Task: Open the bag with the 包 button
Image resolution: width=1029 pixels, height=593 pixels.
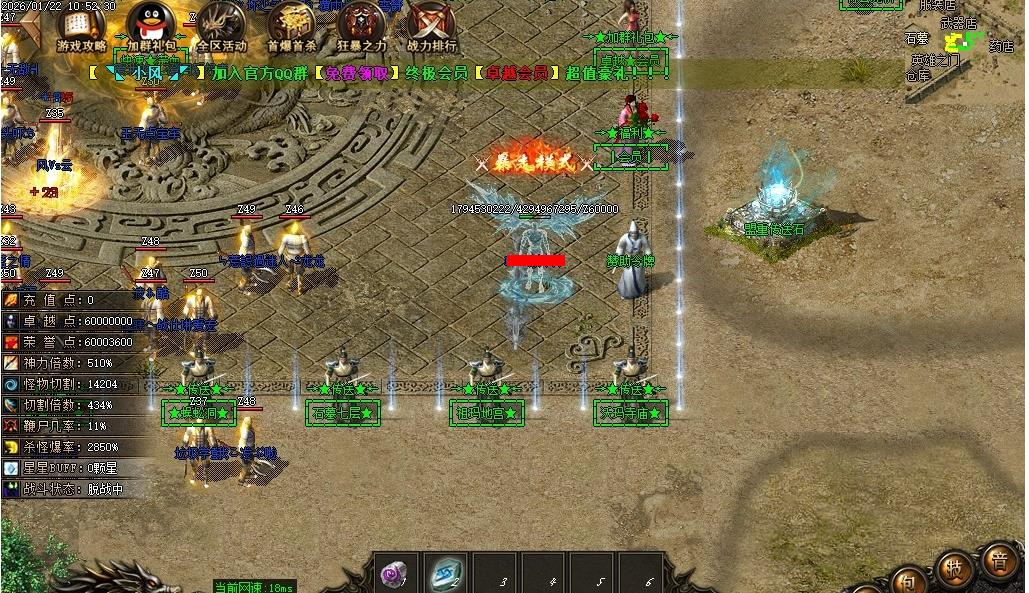Action: [x=908, y=578]
